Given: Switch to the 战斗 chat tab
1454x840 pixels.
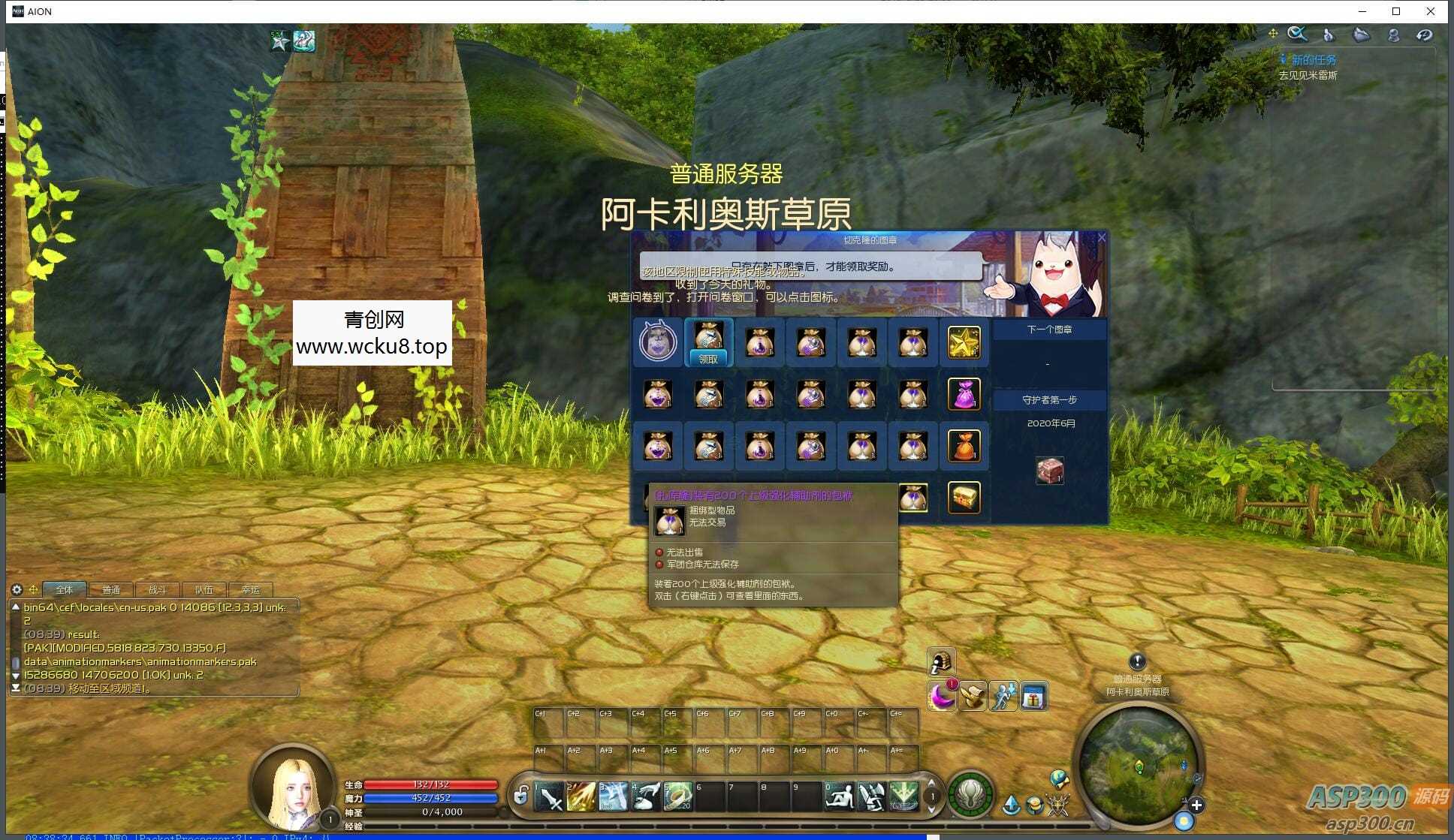Looking at the screenshot, I should coord(157,590).
